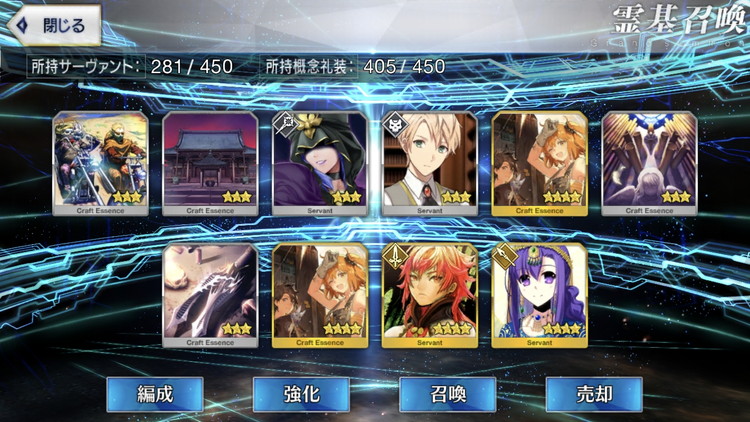Open the 編成 formation menu
Image resolution: width=750 pixels, height=422 pixels.
coord(155,394)
